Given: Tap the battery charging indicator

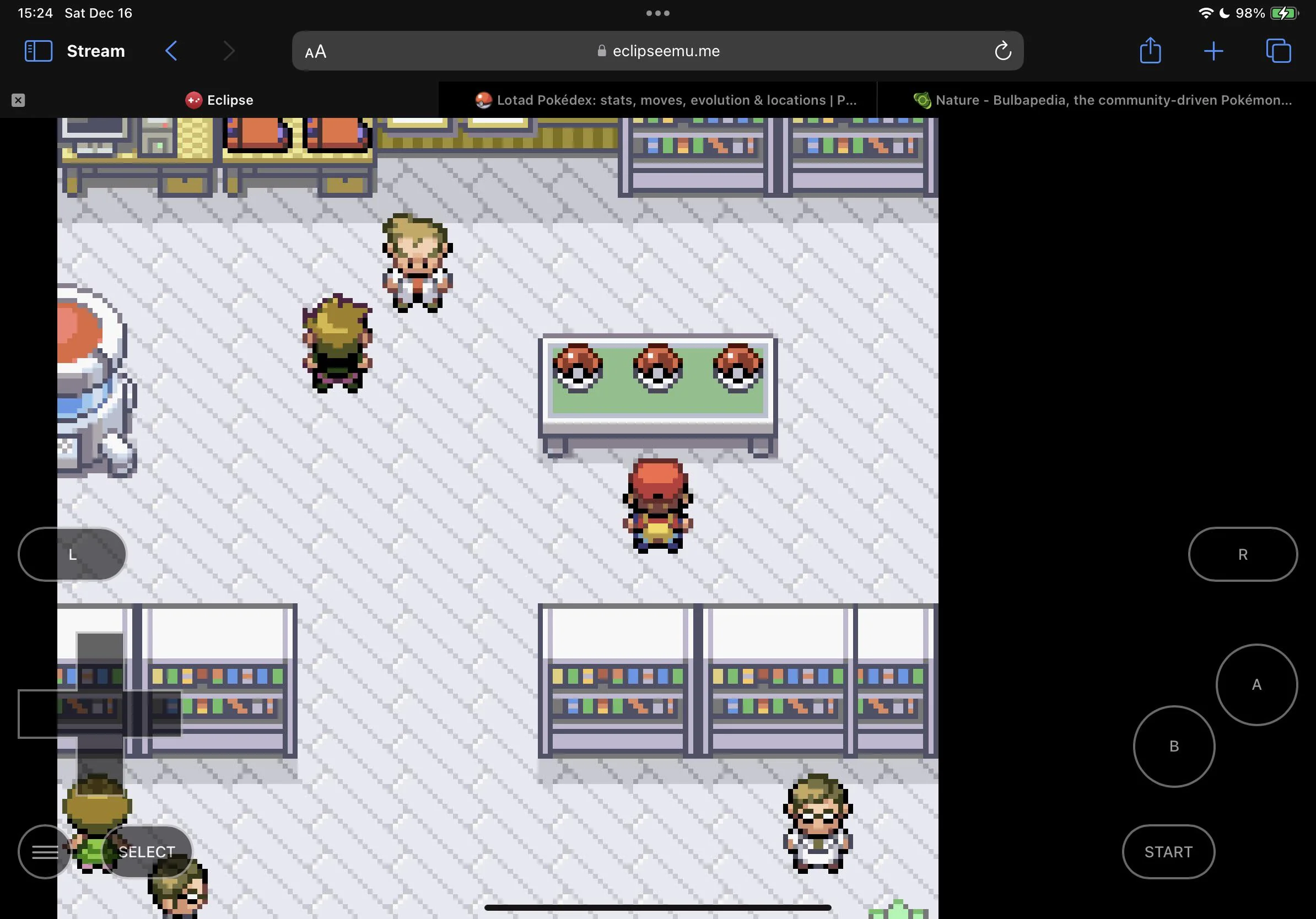Looking at the screenshot, I should [1283, 12].
